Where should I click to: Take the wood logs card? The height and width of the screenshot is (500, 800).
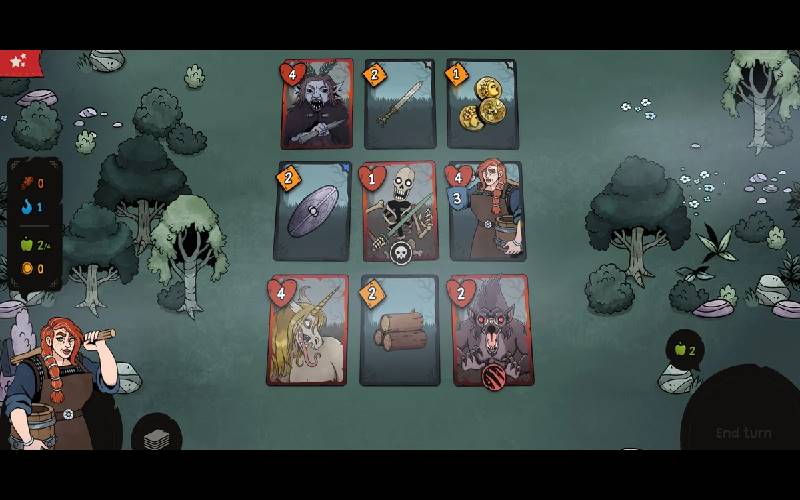pyautogui.click(x=400, y=331)
